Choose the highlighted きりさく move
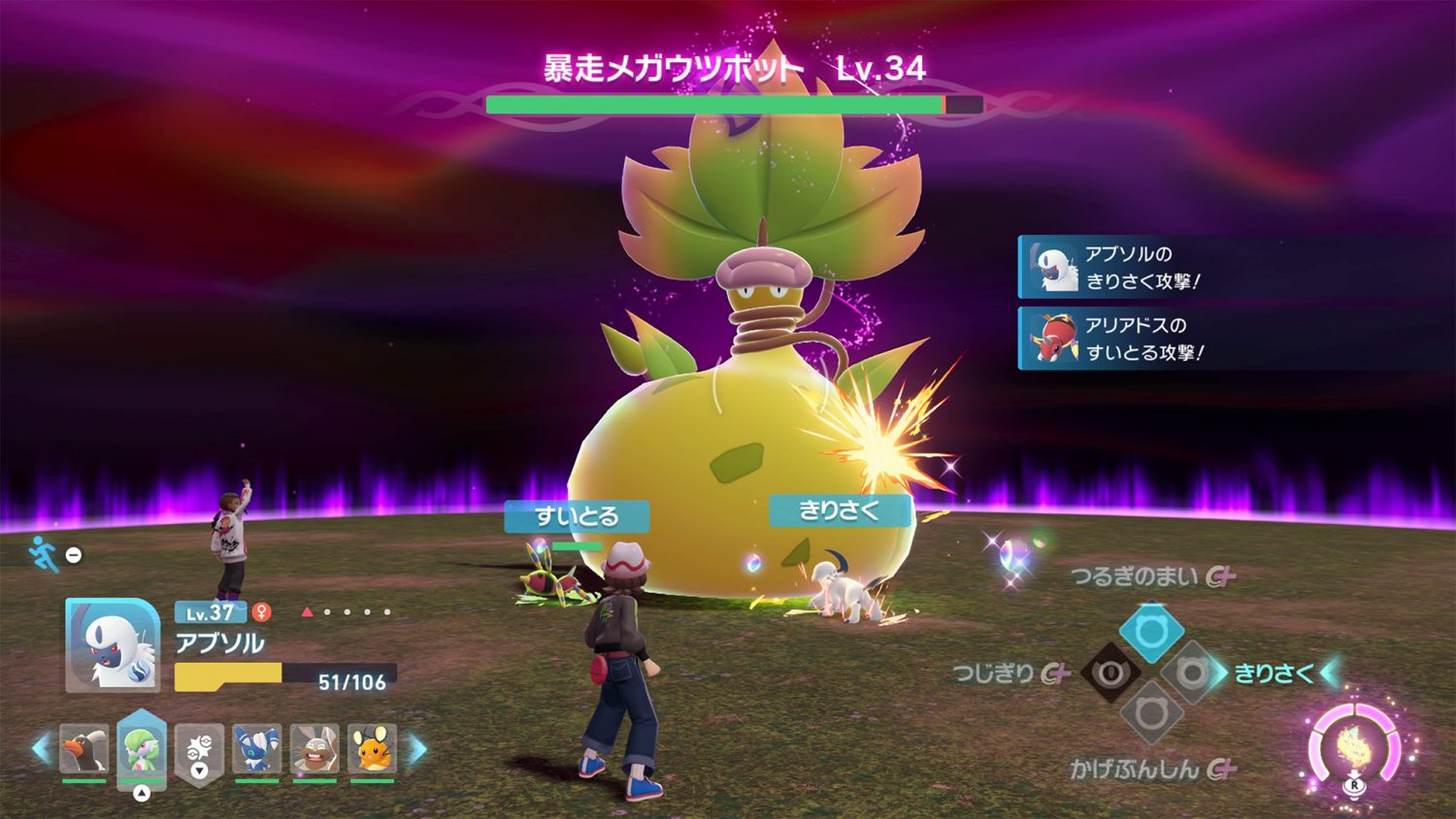This screenshot has height=819, width=1456. [1274, 670]
